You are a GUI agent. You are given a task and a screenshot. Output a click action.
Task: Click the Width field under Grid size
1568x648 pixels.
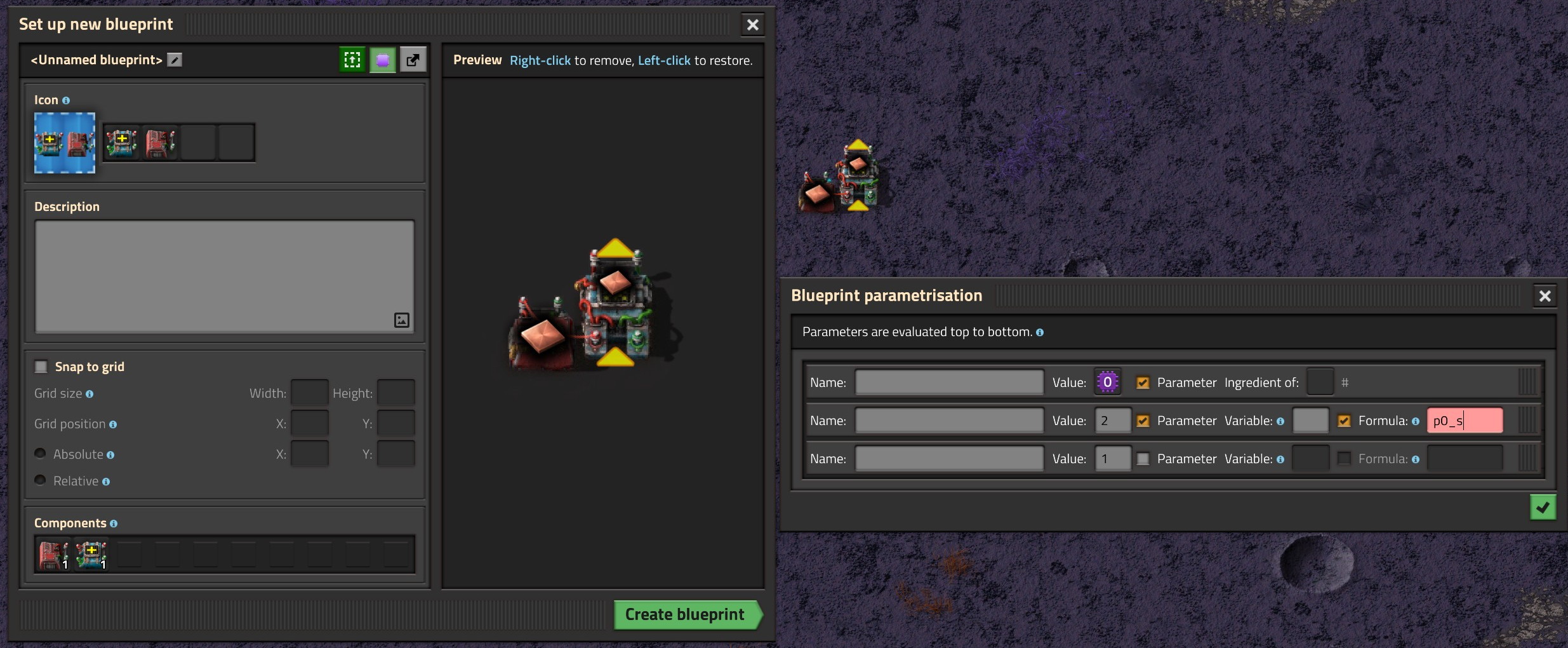pos(309,392)
